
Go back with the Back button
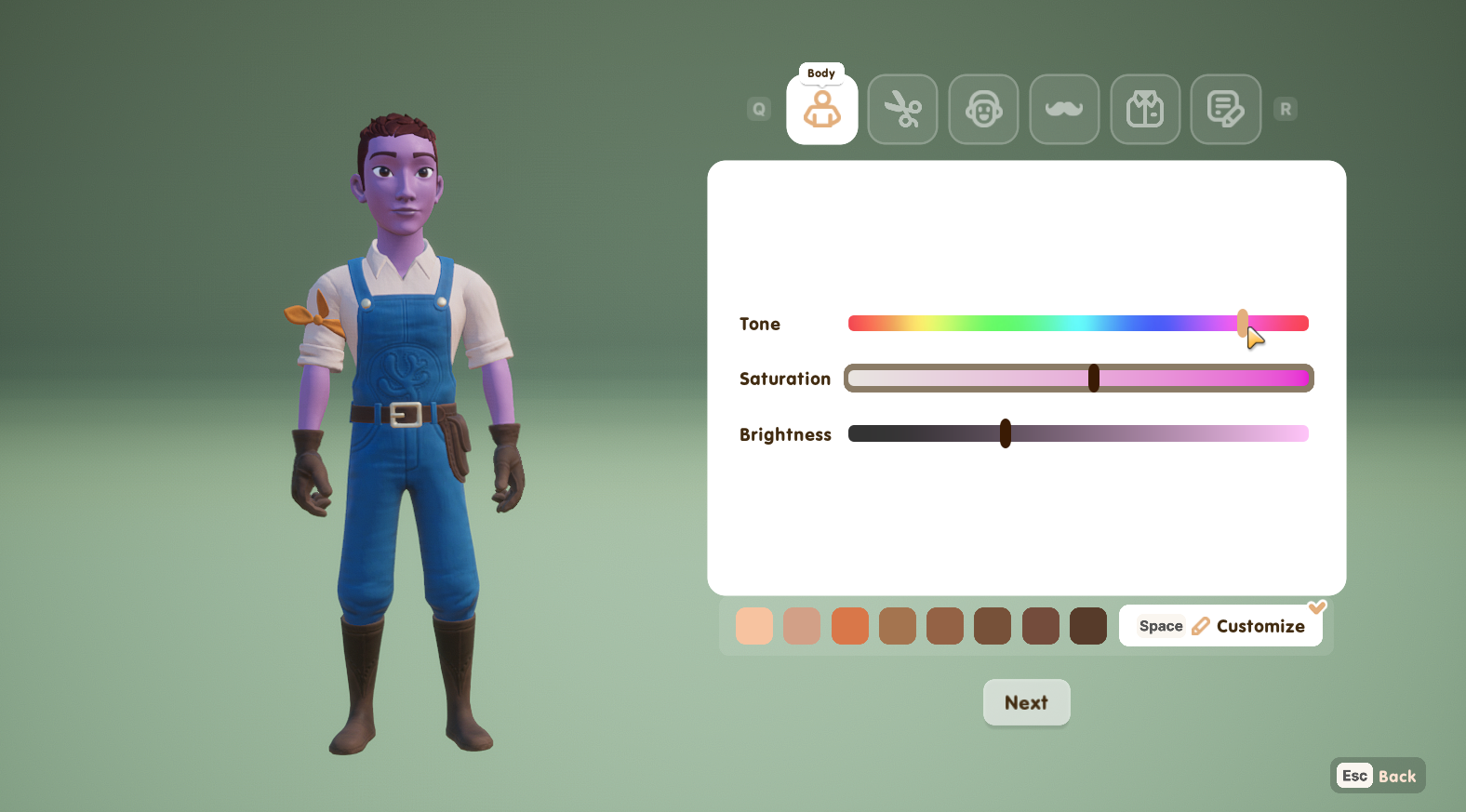click(x=1378, y=776)
